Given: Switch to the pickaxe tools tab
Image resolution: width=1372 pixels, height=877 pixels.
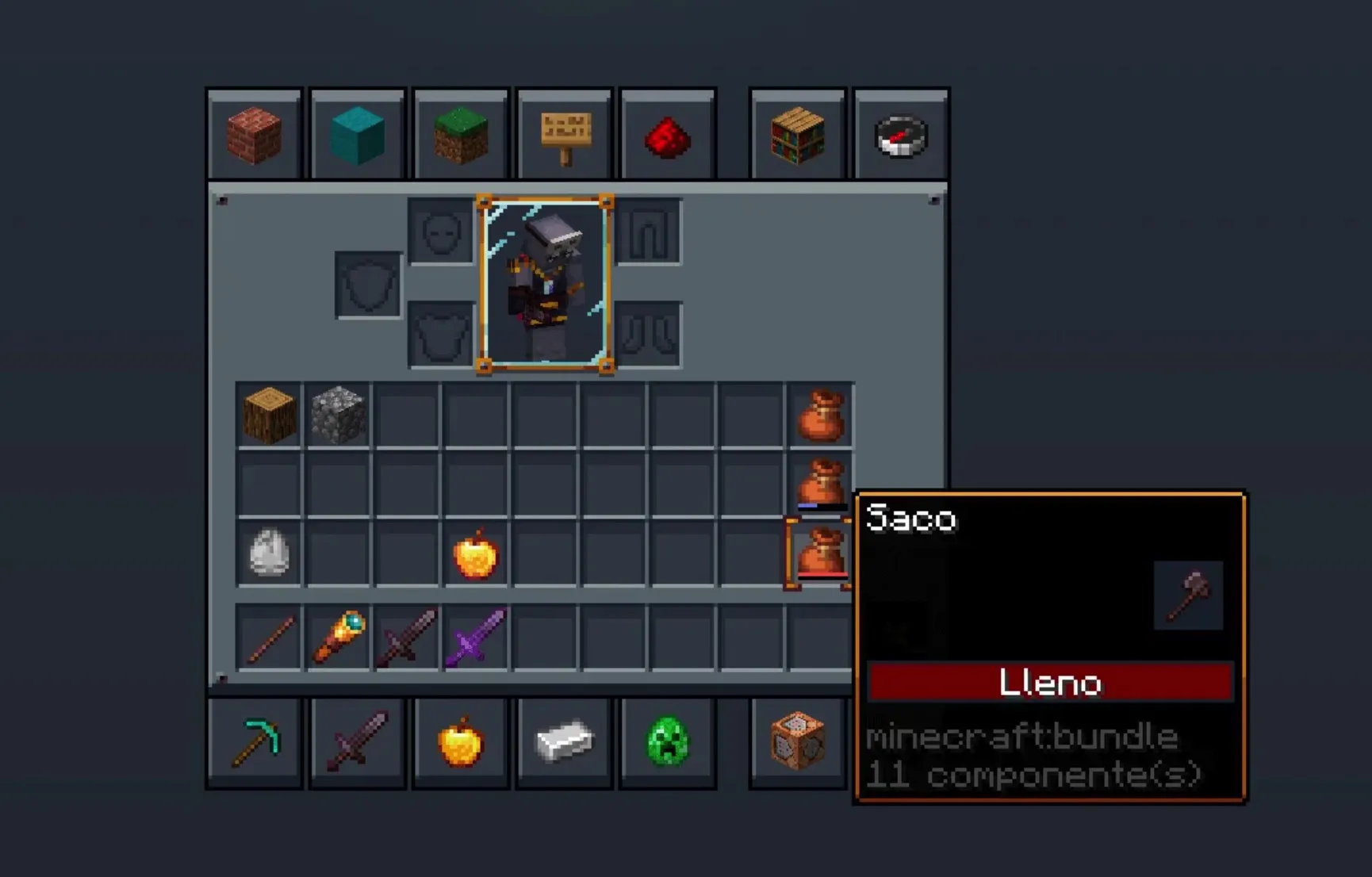Looking at the screenshot, I should [255, 742].
